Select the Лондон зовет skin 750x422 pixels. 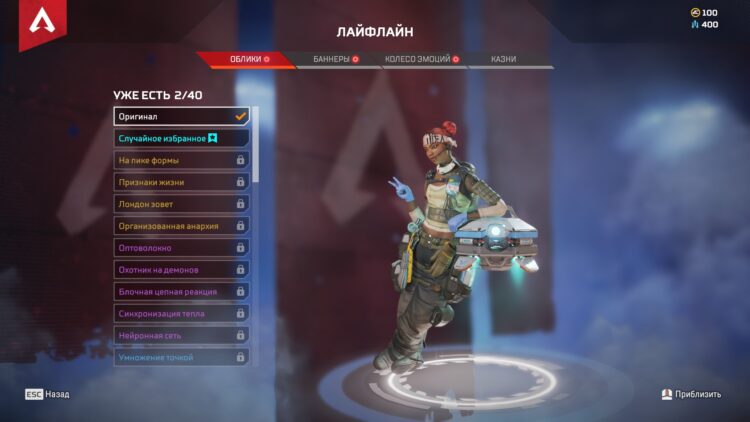(181, 204)
